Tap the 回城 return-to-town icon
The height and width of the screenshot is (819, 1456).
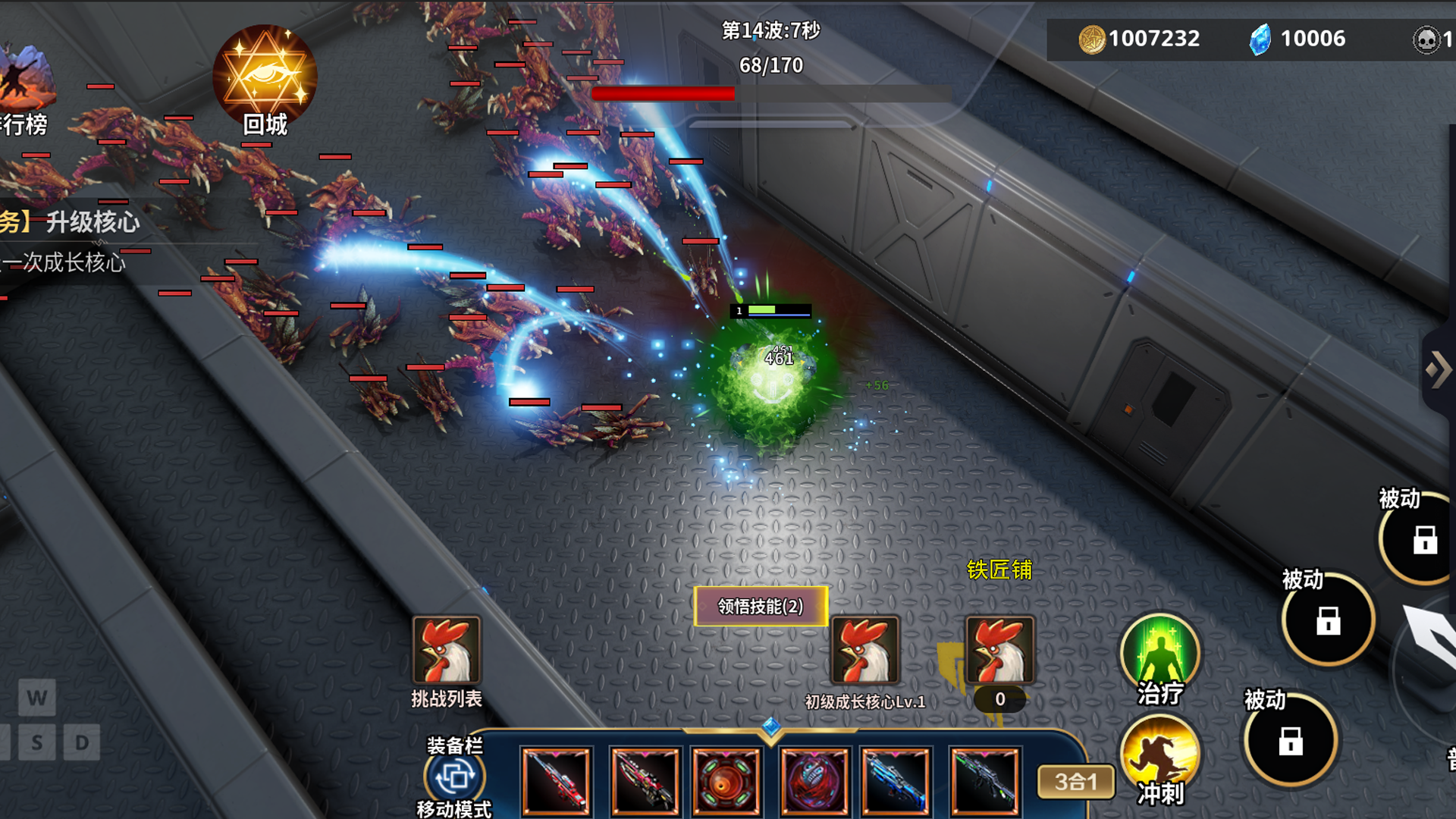264,80
